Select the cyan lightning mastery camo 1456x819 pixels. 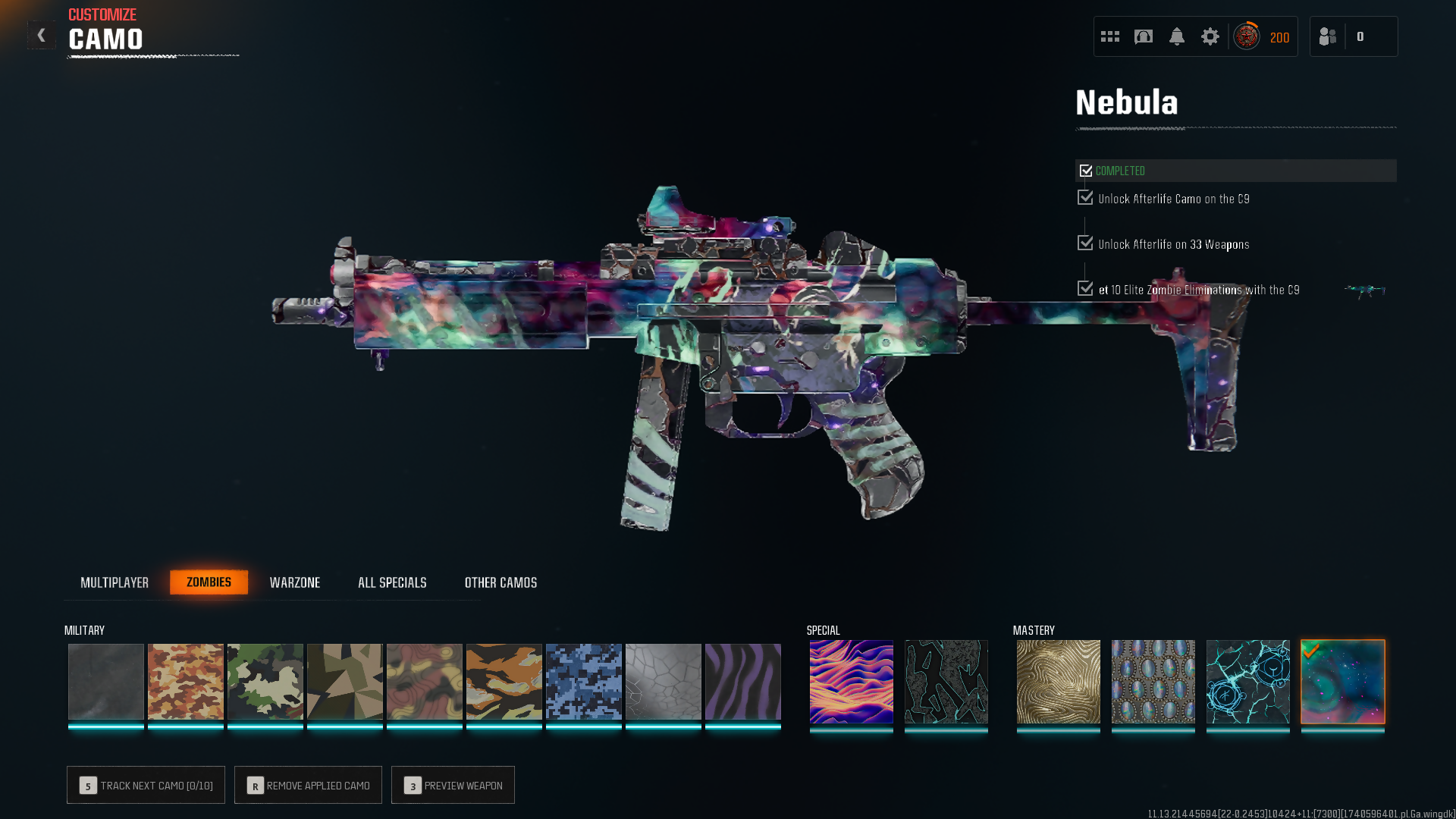click(1247, 681)
